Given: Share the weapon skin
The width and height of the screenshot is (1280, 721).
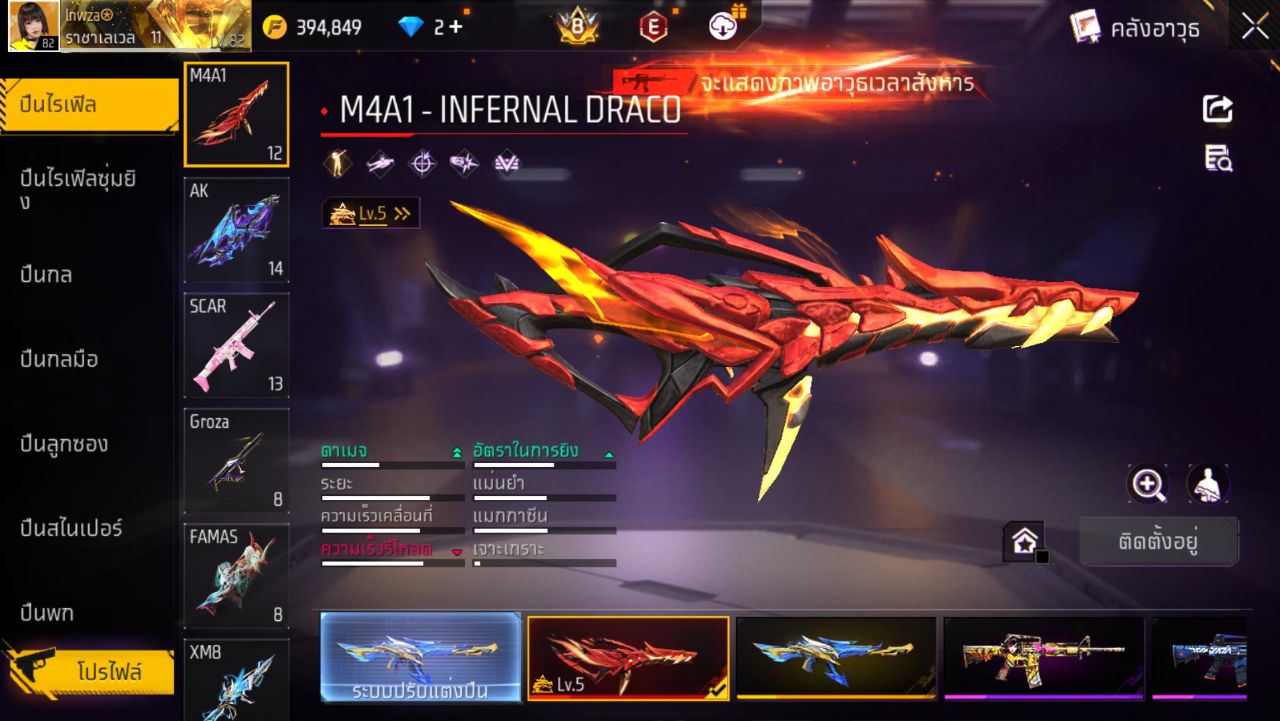Looking at the screenshot, I should click(1217, 108).
